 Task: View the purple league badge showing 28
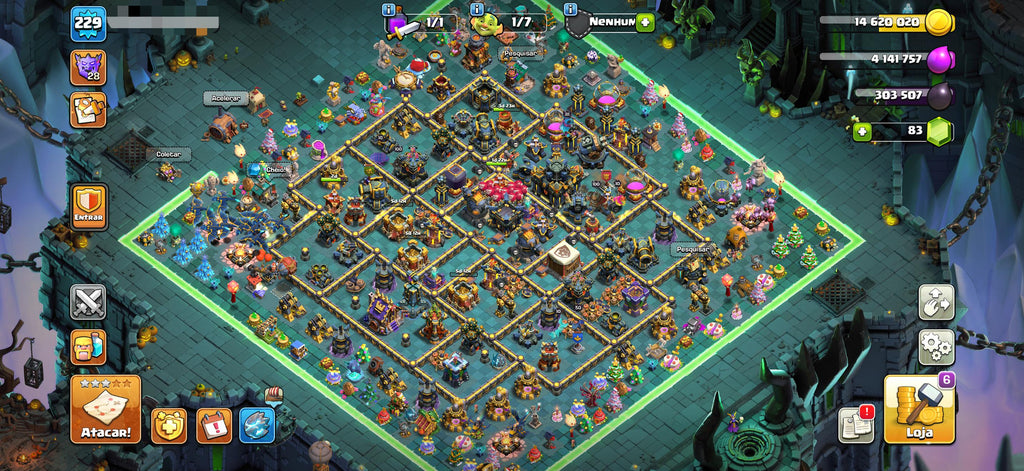coord(88,68)
